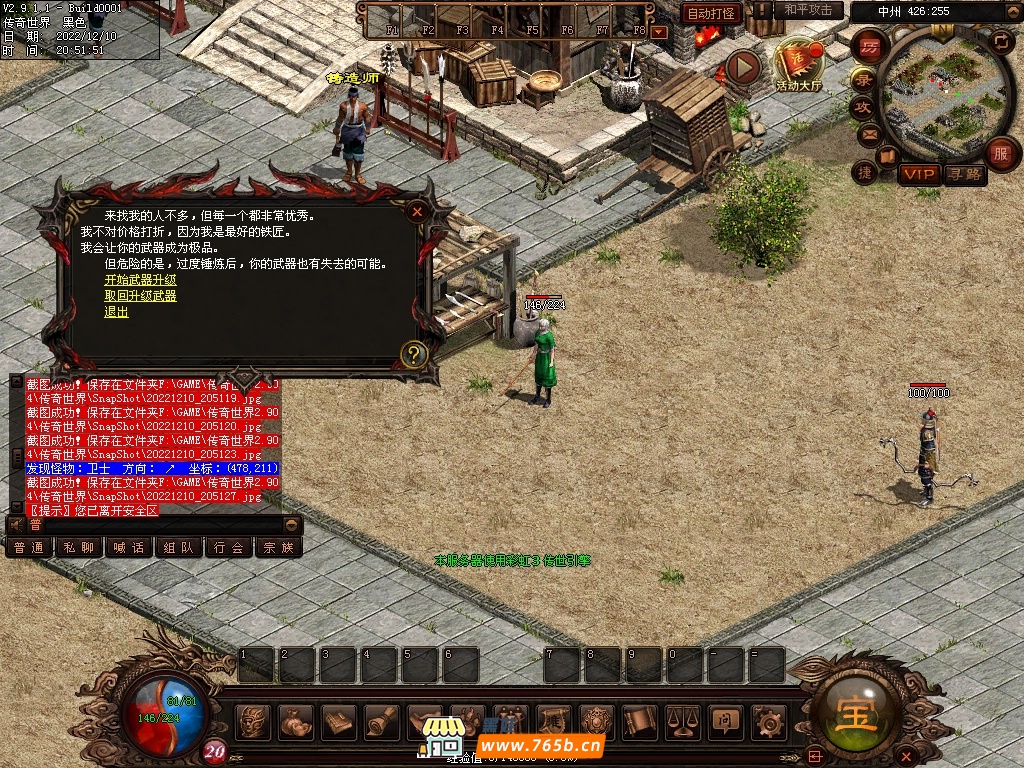This screenshot has height=768, width=1024.
Task: Open the 活动大厅 events hall icon
Action: 798,66
